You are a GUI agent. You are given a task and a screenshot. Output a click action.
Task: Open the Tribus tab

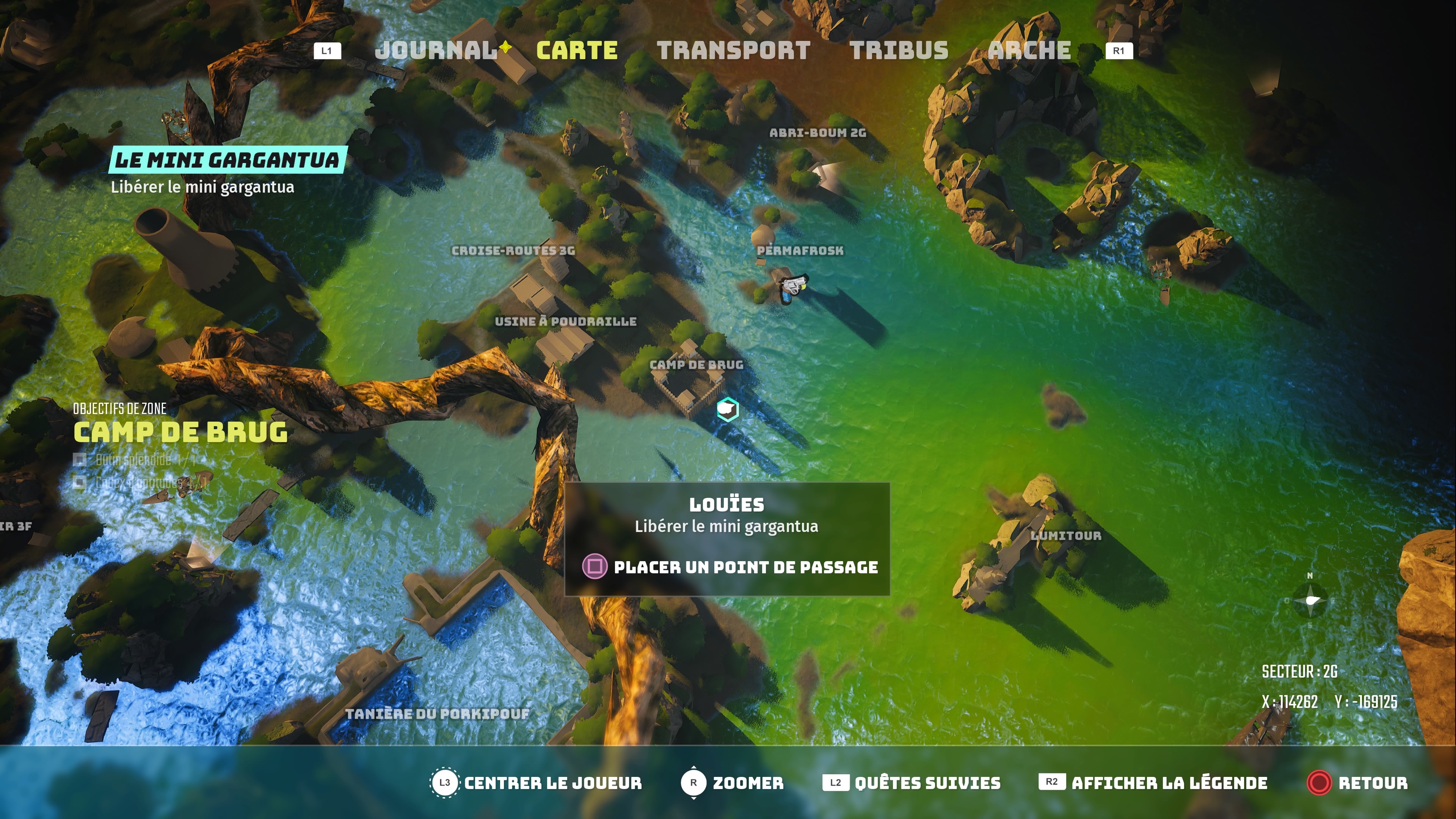(900, 50)
